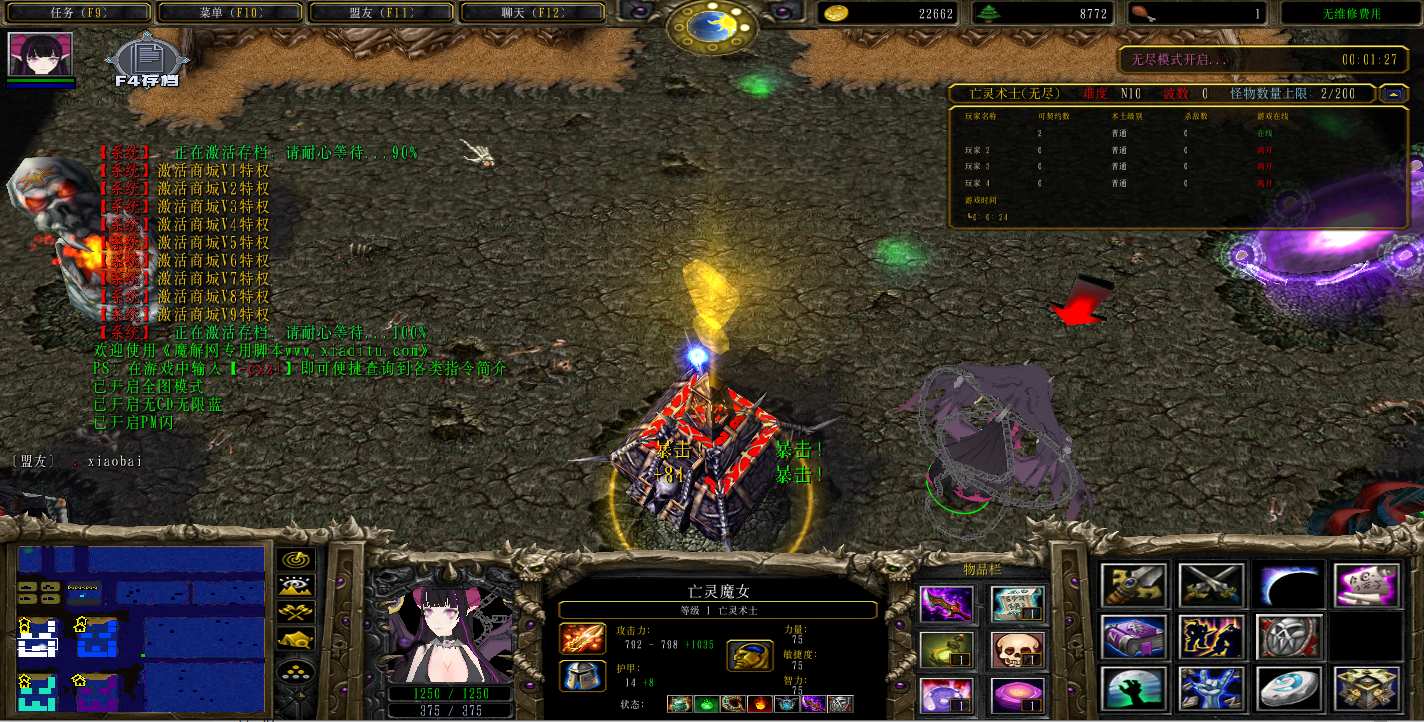Click on the minimap
1424x722 pixels.
141,631
